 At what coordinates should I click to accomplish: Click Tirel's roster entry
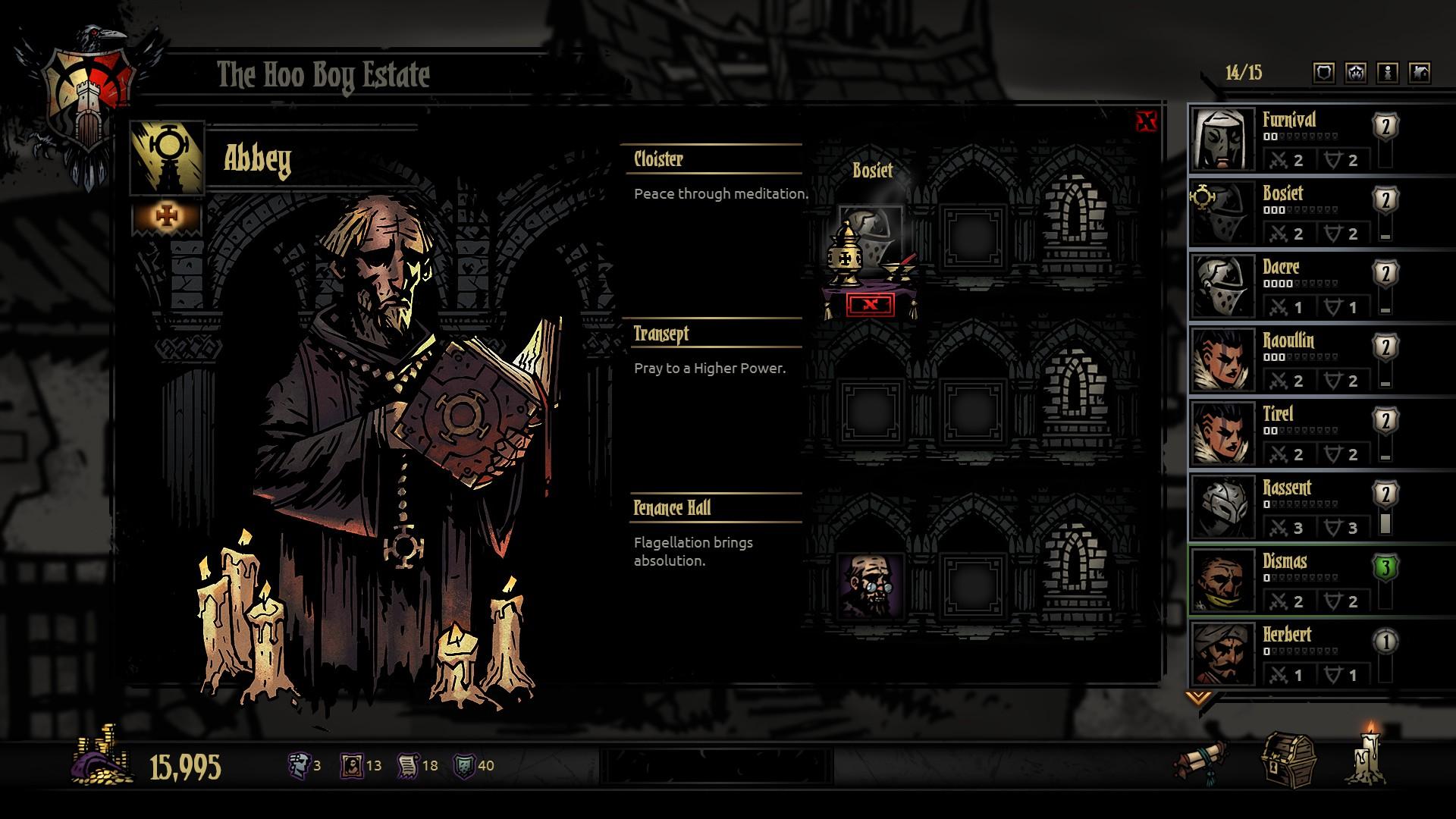click(1289, 433)
